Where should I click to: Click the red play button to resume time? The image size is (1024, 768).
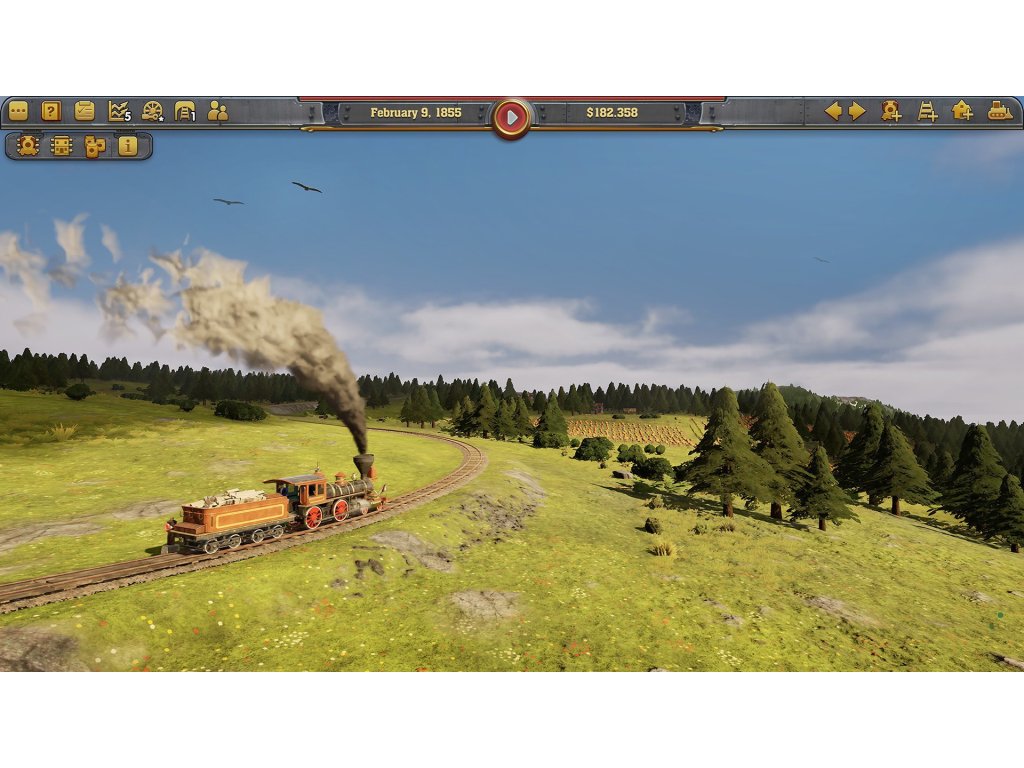tap(512, 117)
